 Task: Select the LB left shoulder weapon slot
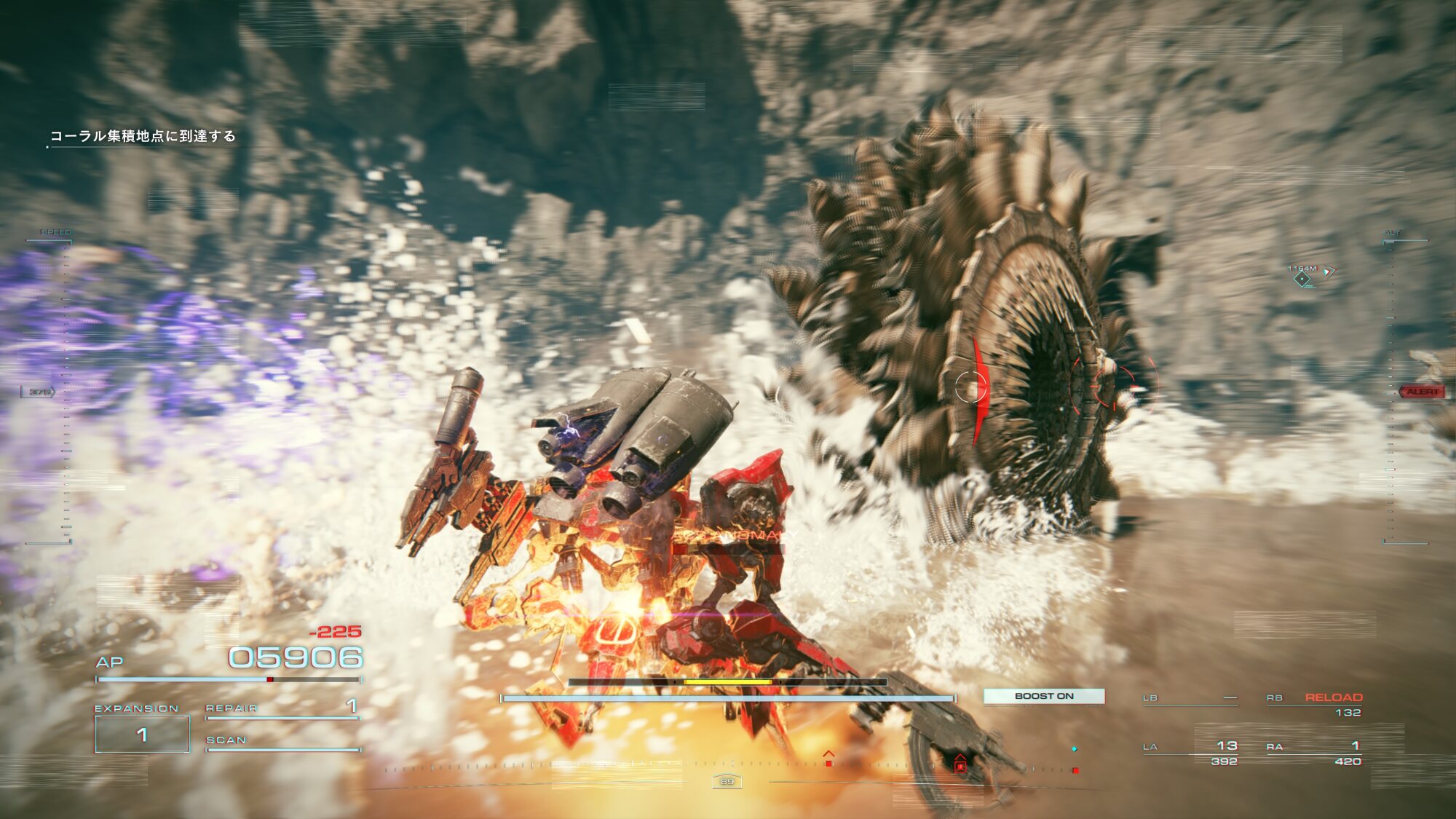[x=1190, y=699]
